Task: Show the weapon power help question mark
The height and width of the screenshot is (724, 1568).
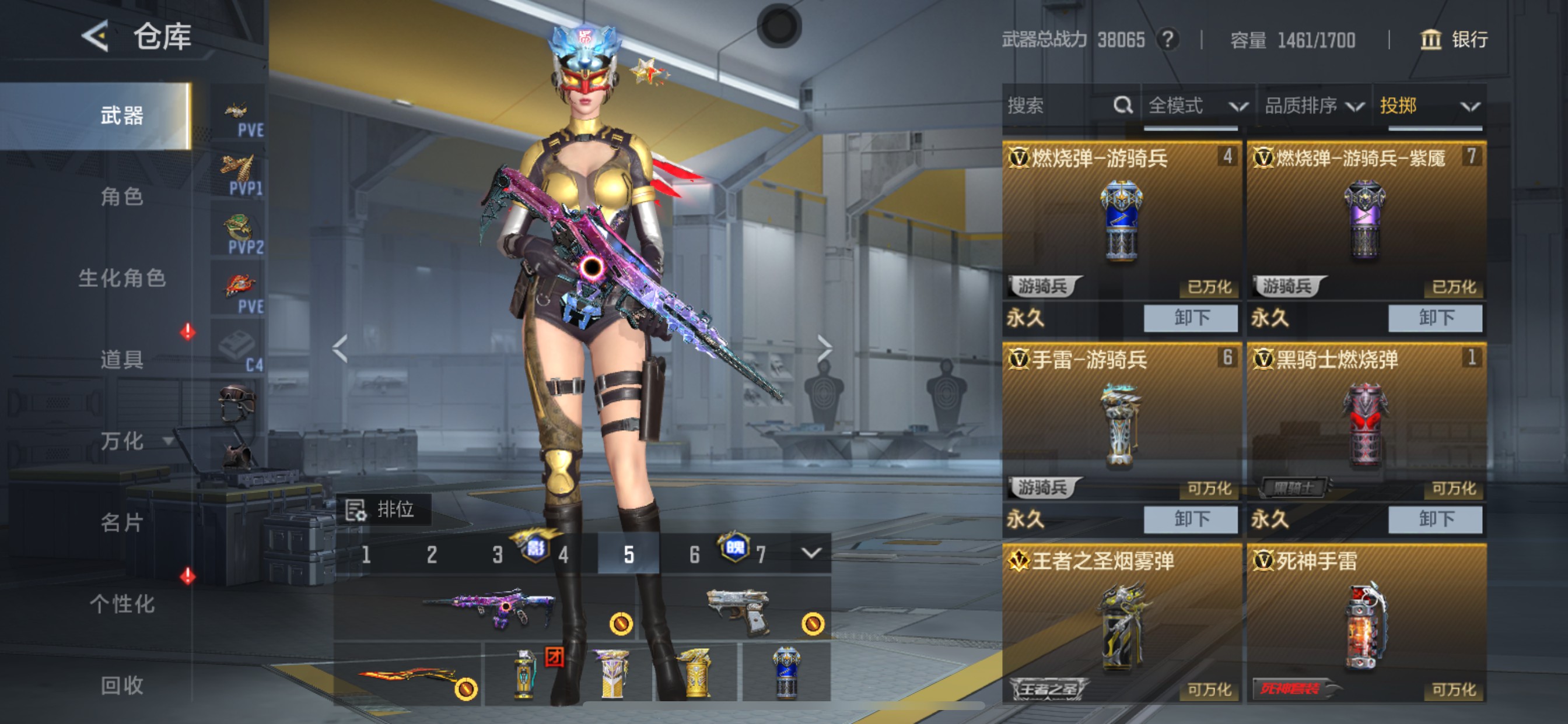Action: point(1167,40)
